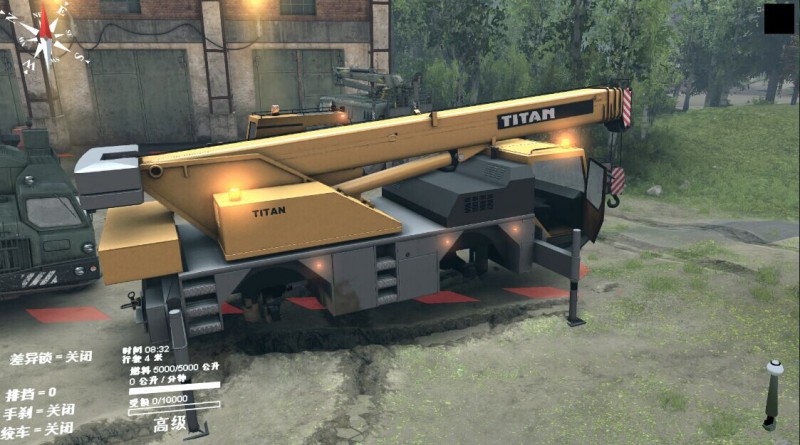Click the gear shifter lever icon
The image size is (800, 445).
[773, 393]
